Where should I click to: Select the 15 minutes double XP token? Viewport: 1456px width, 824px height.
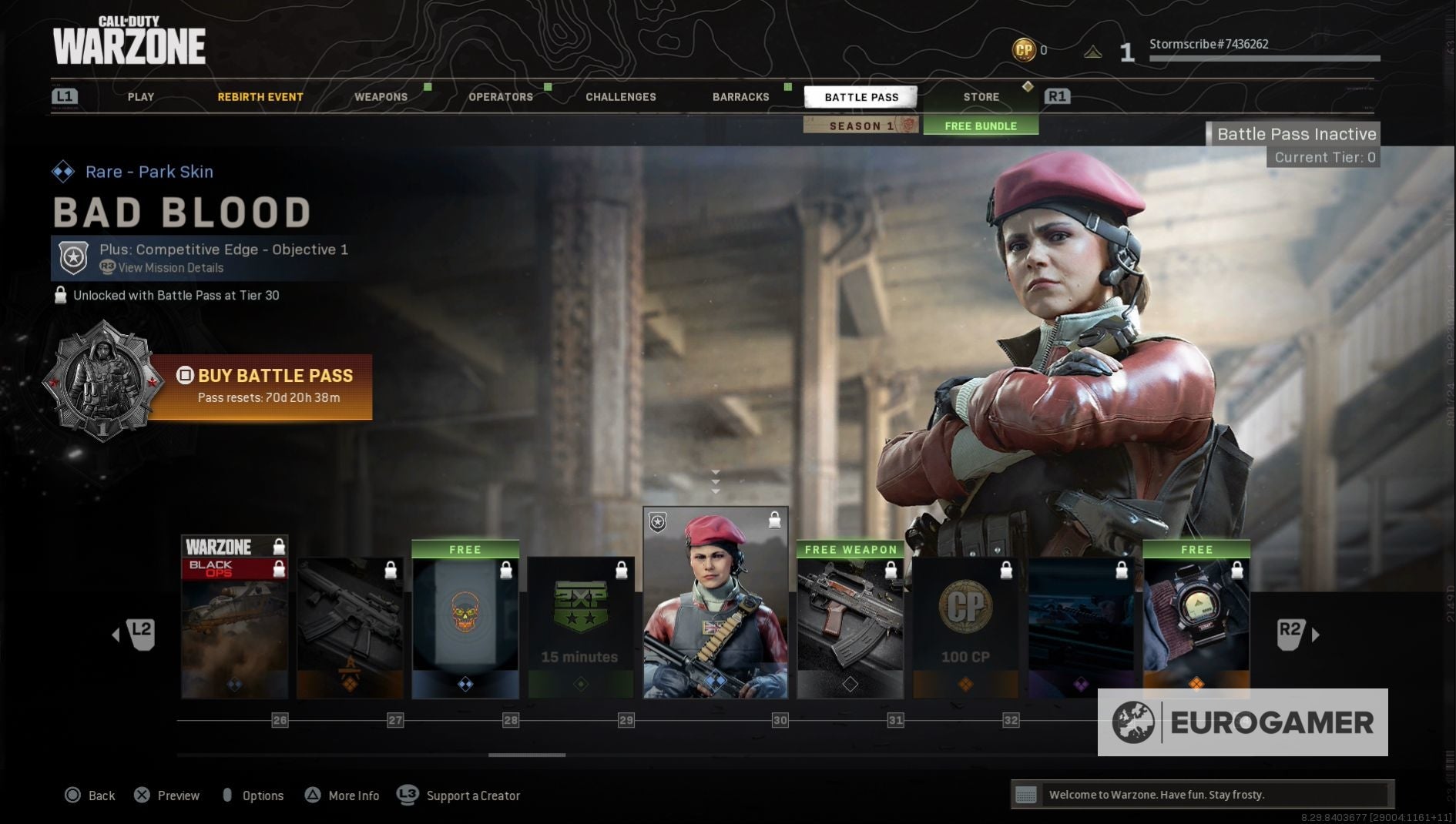[581, 628]
